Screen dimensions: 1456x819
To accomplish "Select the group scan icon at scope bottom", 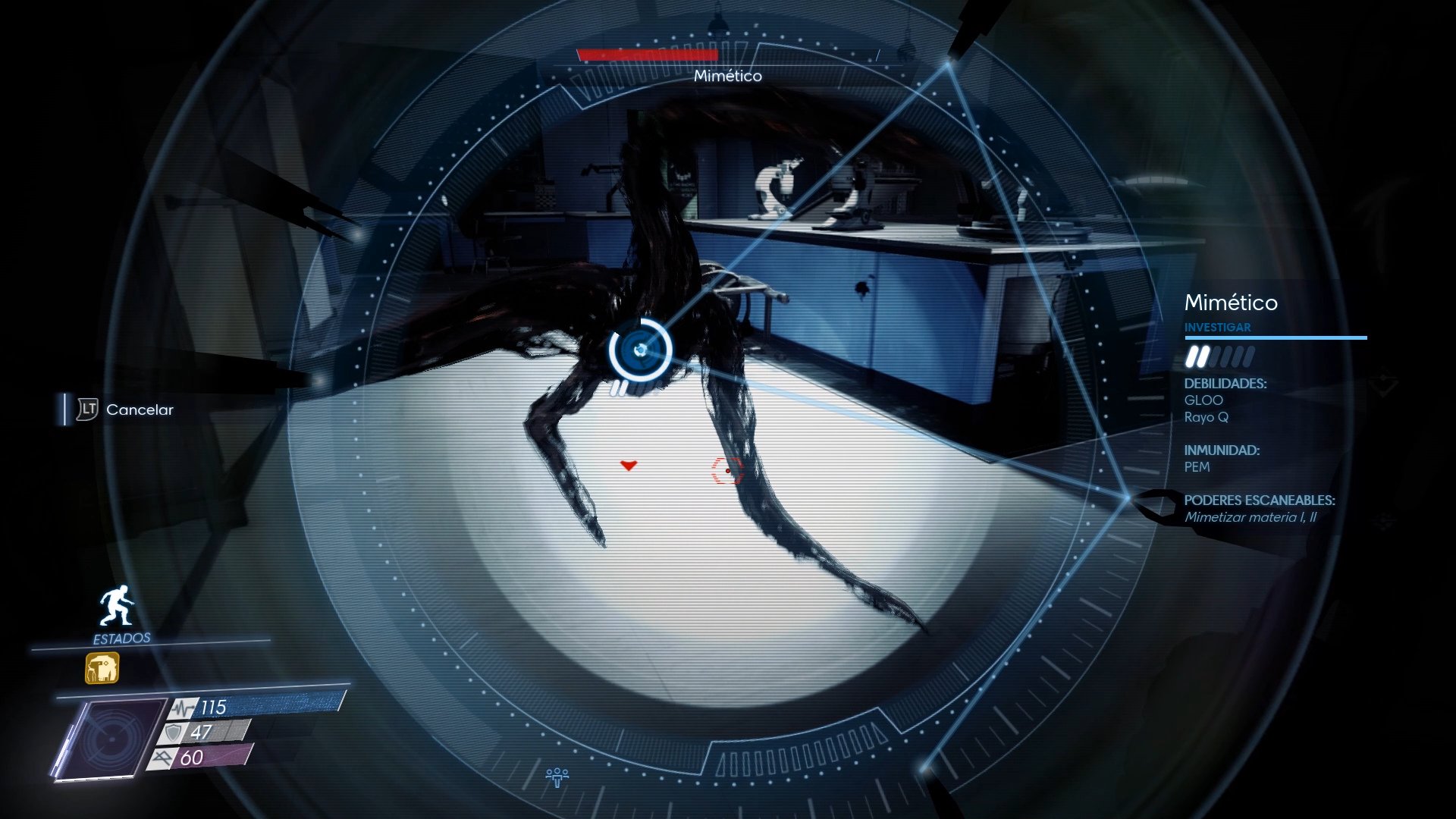I will pyautogui.click(x=559, y=774).
